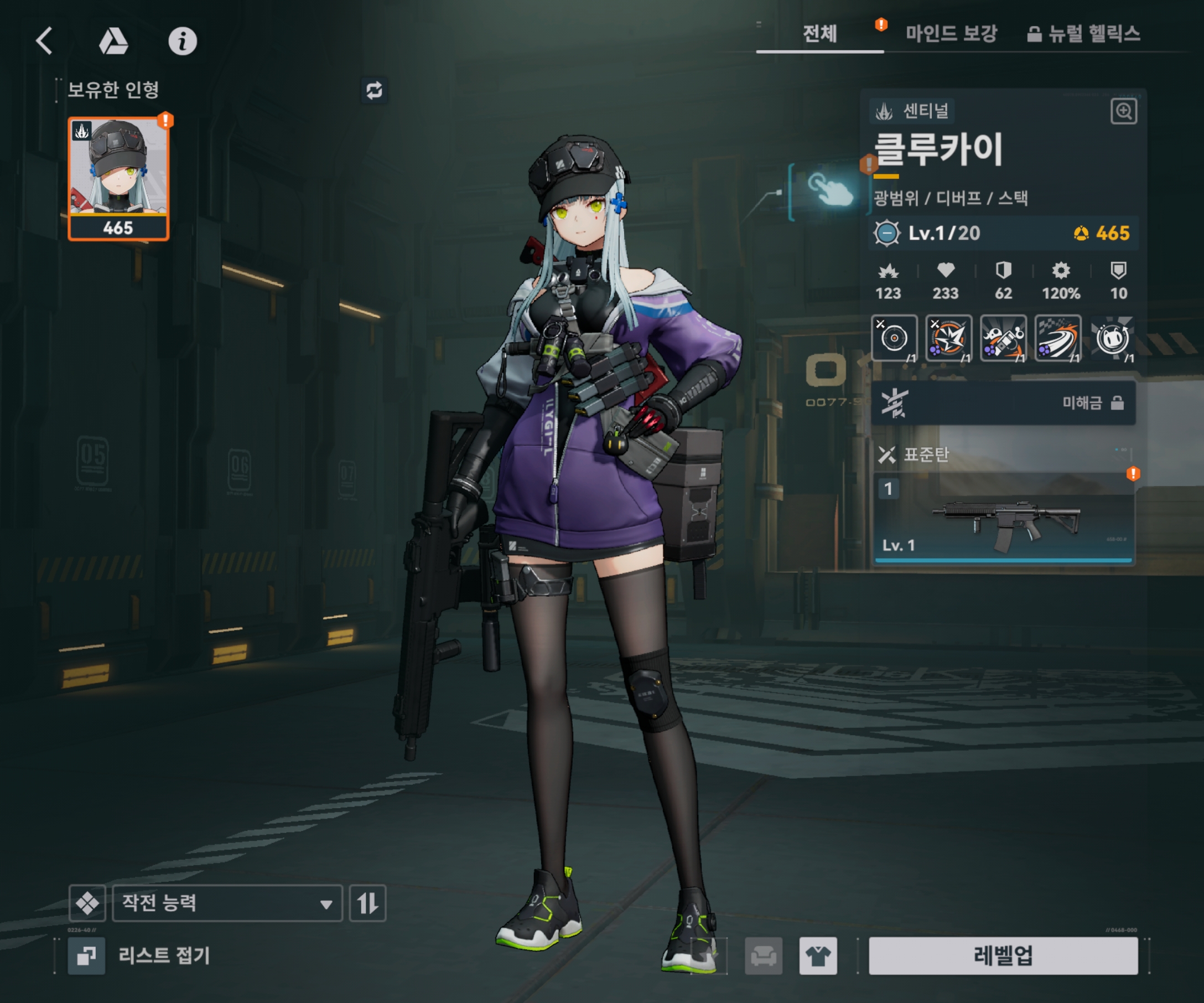Collapse the list with 리스트 접기

(139, 955)
